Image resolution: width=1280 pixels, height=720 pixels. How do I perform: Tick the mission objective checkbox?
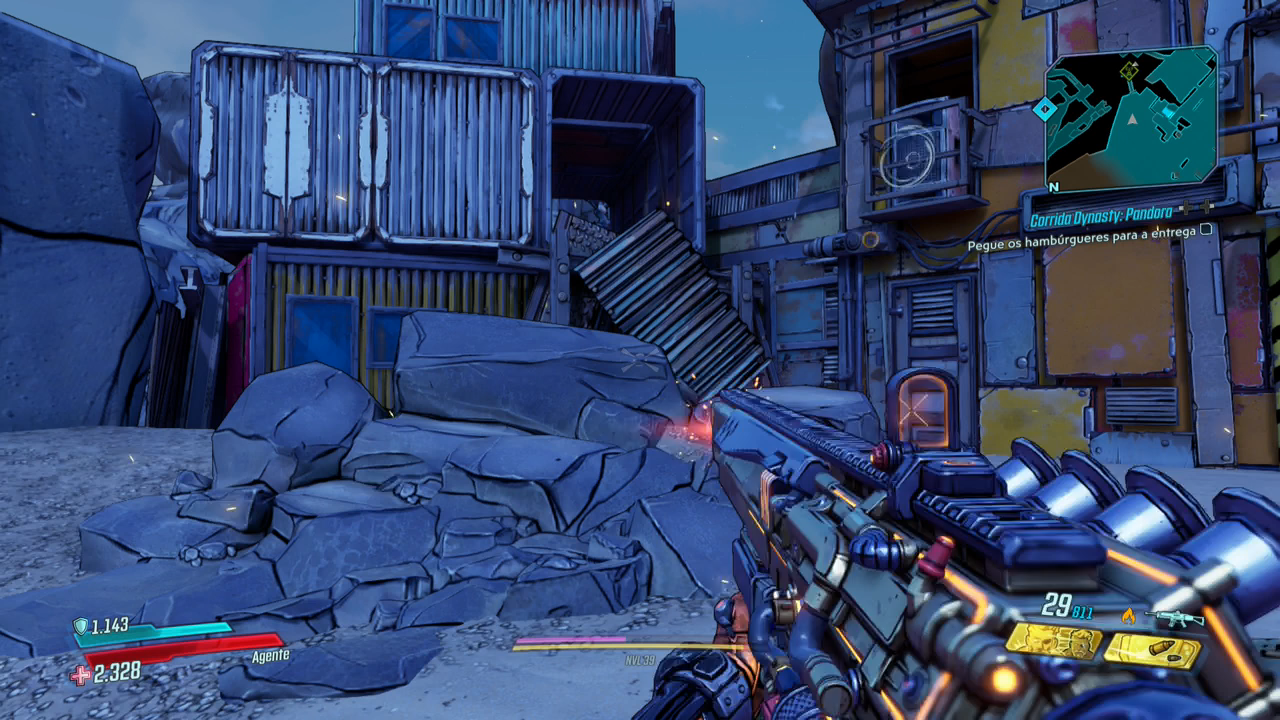coord(1206,229)
